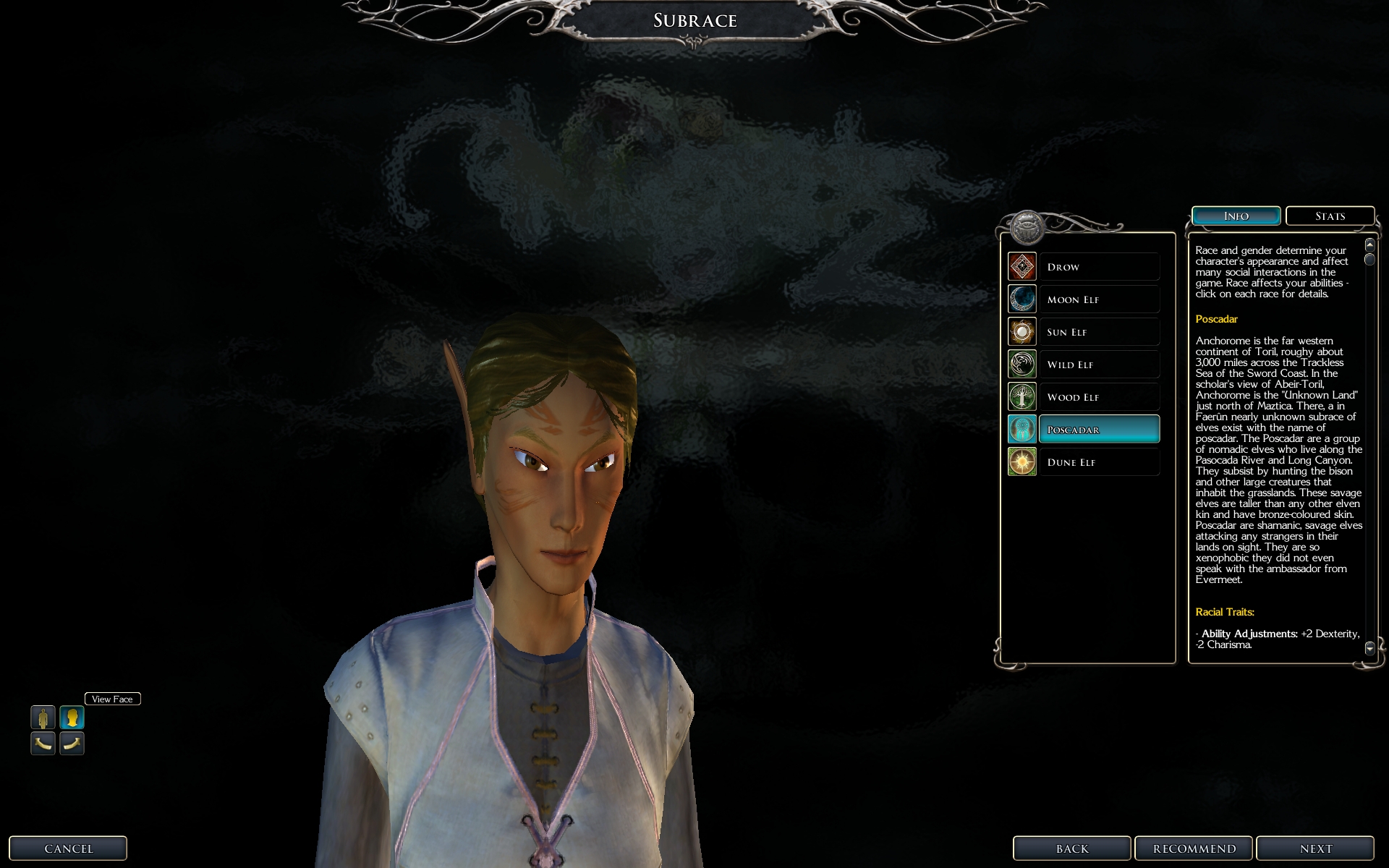Cancel character creation
This screenshot has width=1389, height=868.
(x=68, y=848)
